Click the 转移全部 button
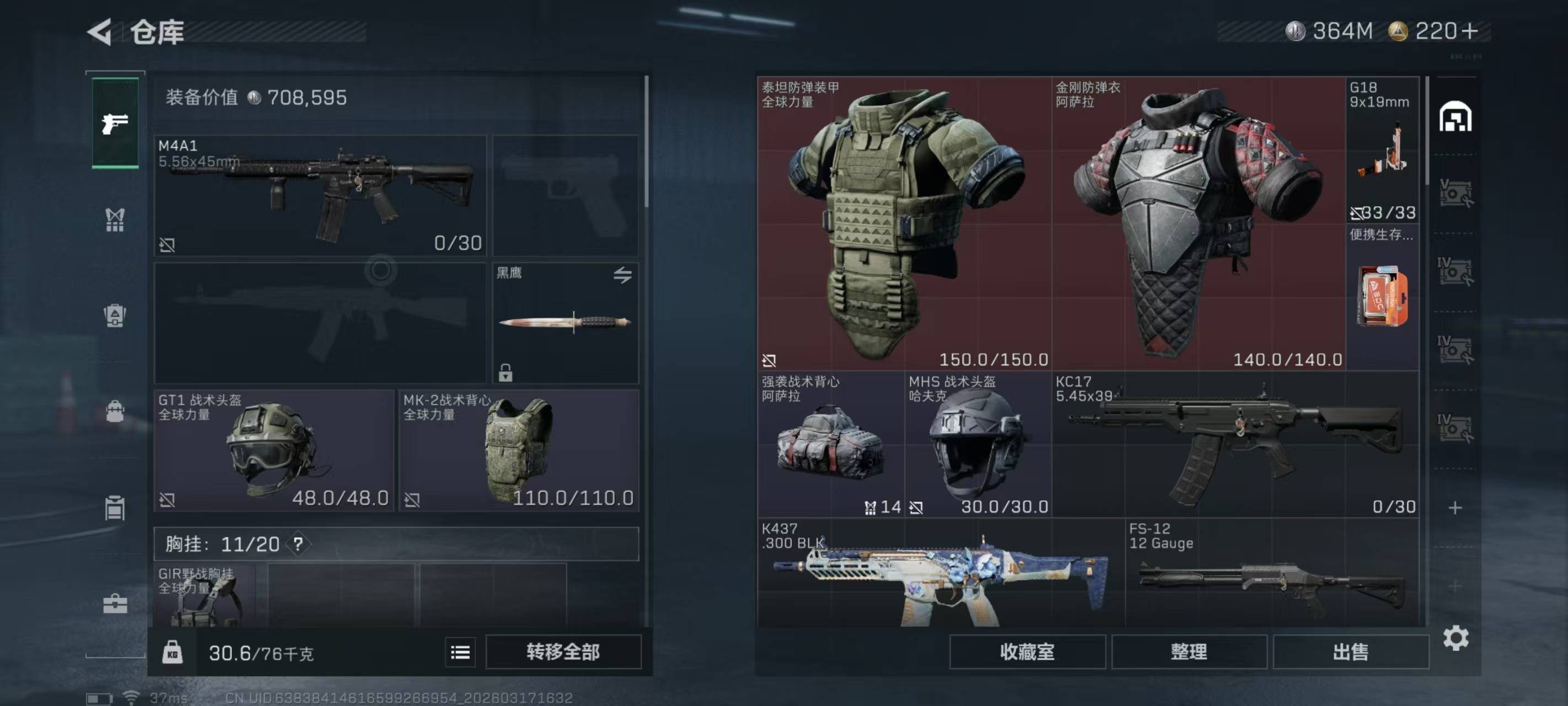The image size is (1568, 706). [563, 652]
